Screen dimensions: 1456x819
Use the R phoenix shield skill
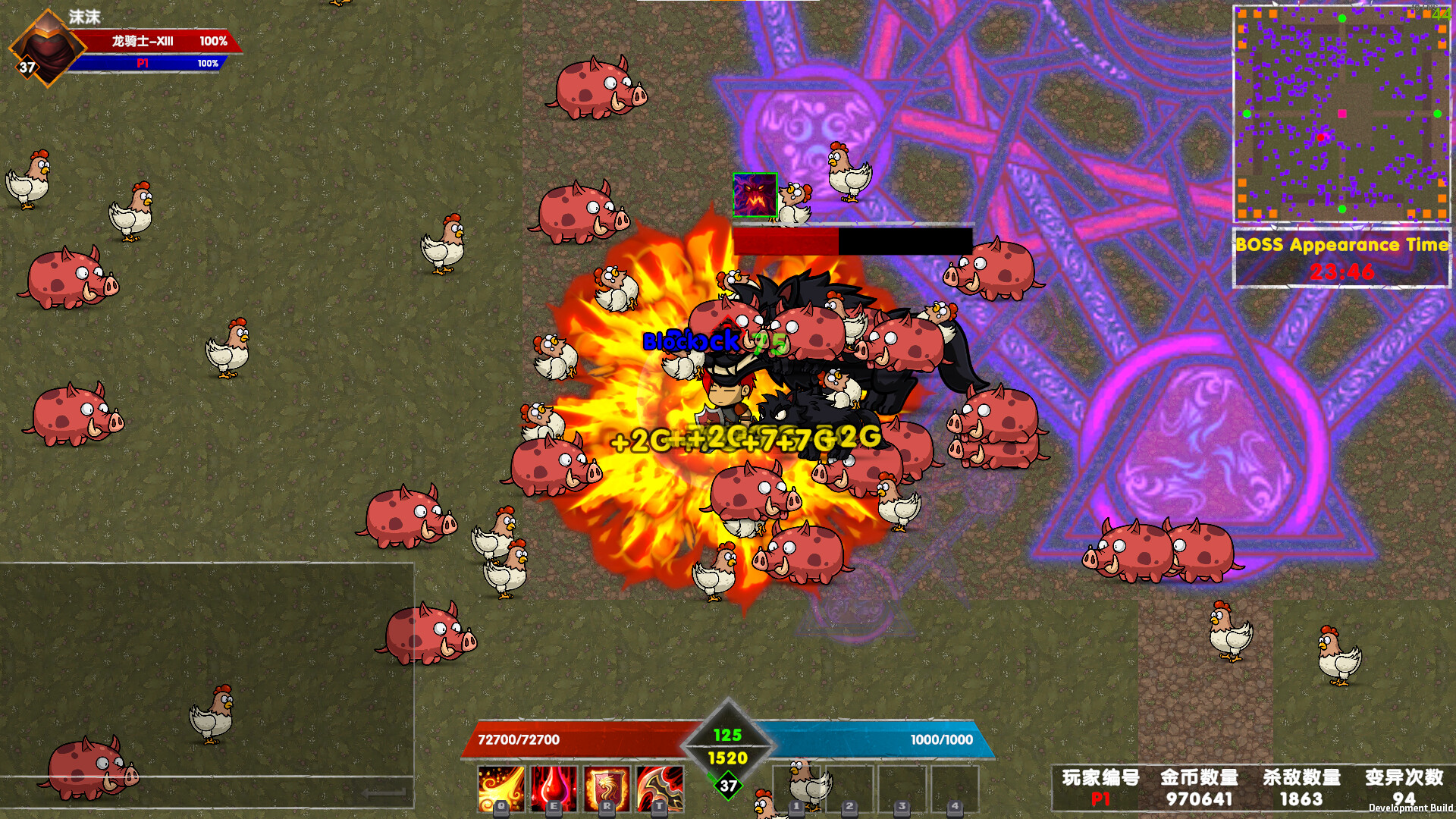click(606, 789)
